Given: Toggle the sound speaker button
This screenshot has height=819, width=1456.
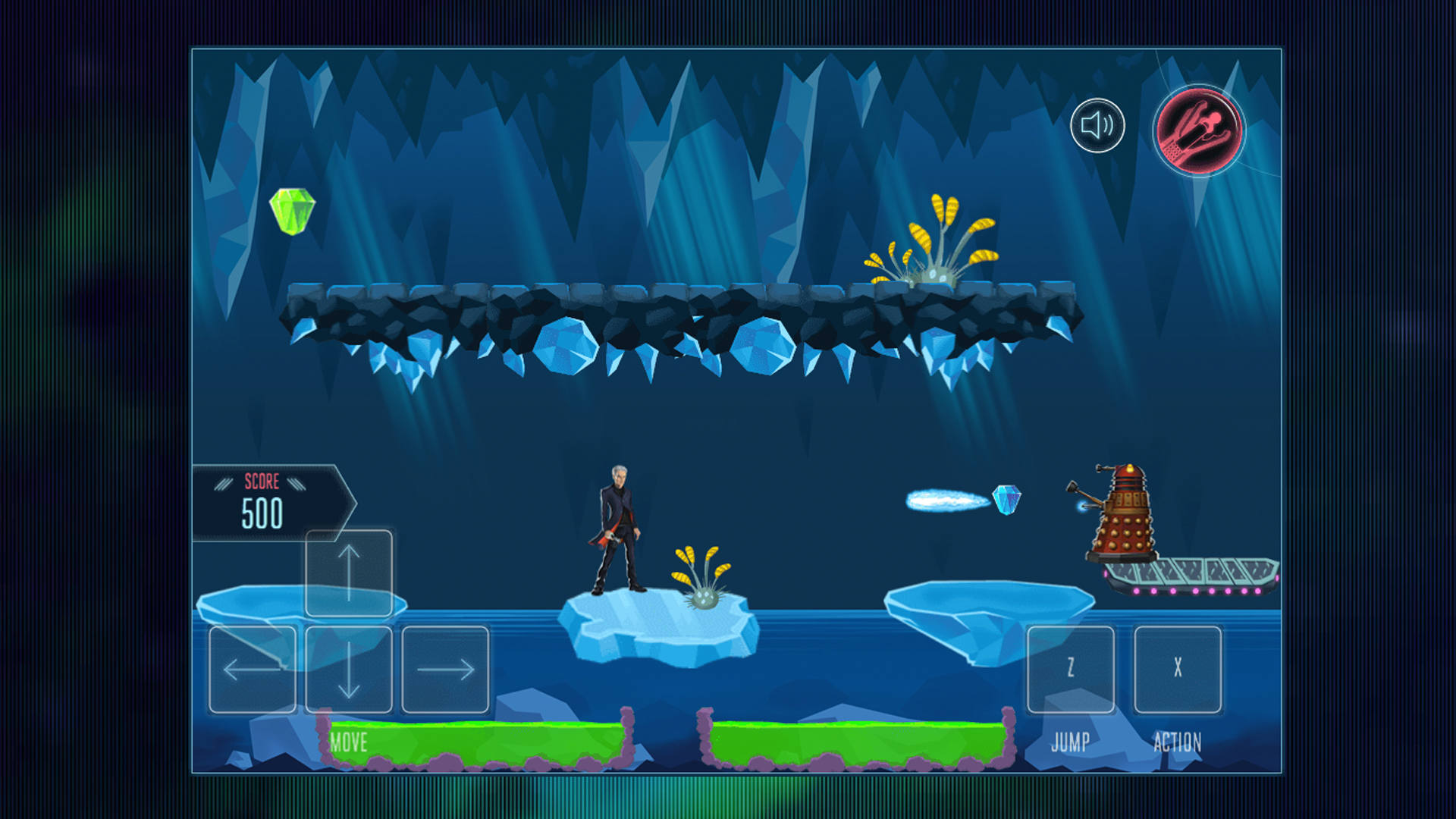Looking at the screenshot, I should [1097, 126].
